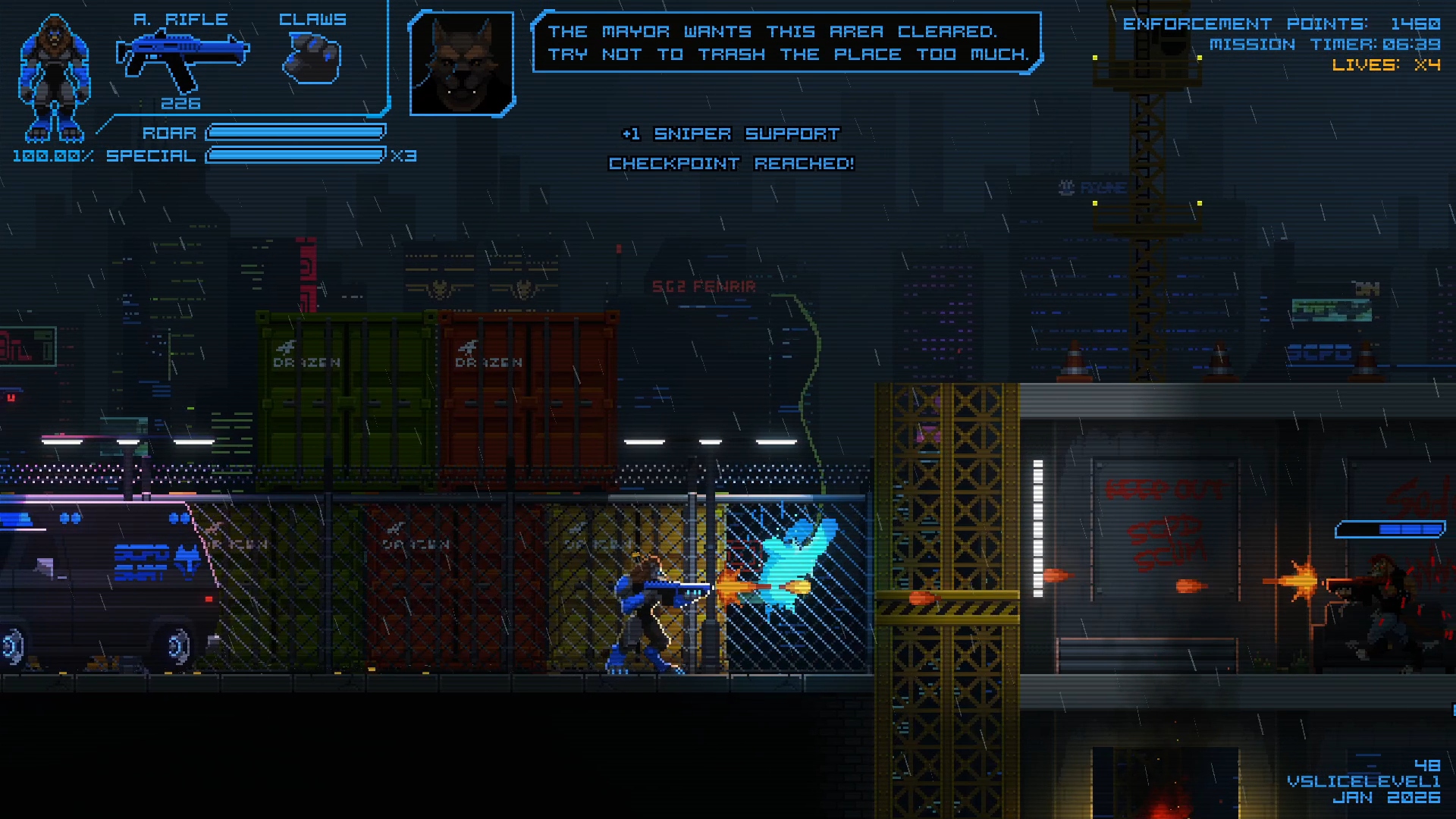Click the werewolf character status portrait
The image size is (1456, 819).
click(53, 78)
